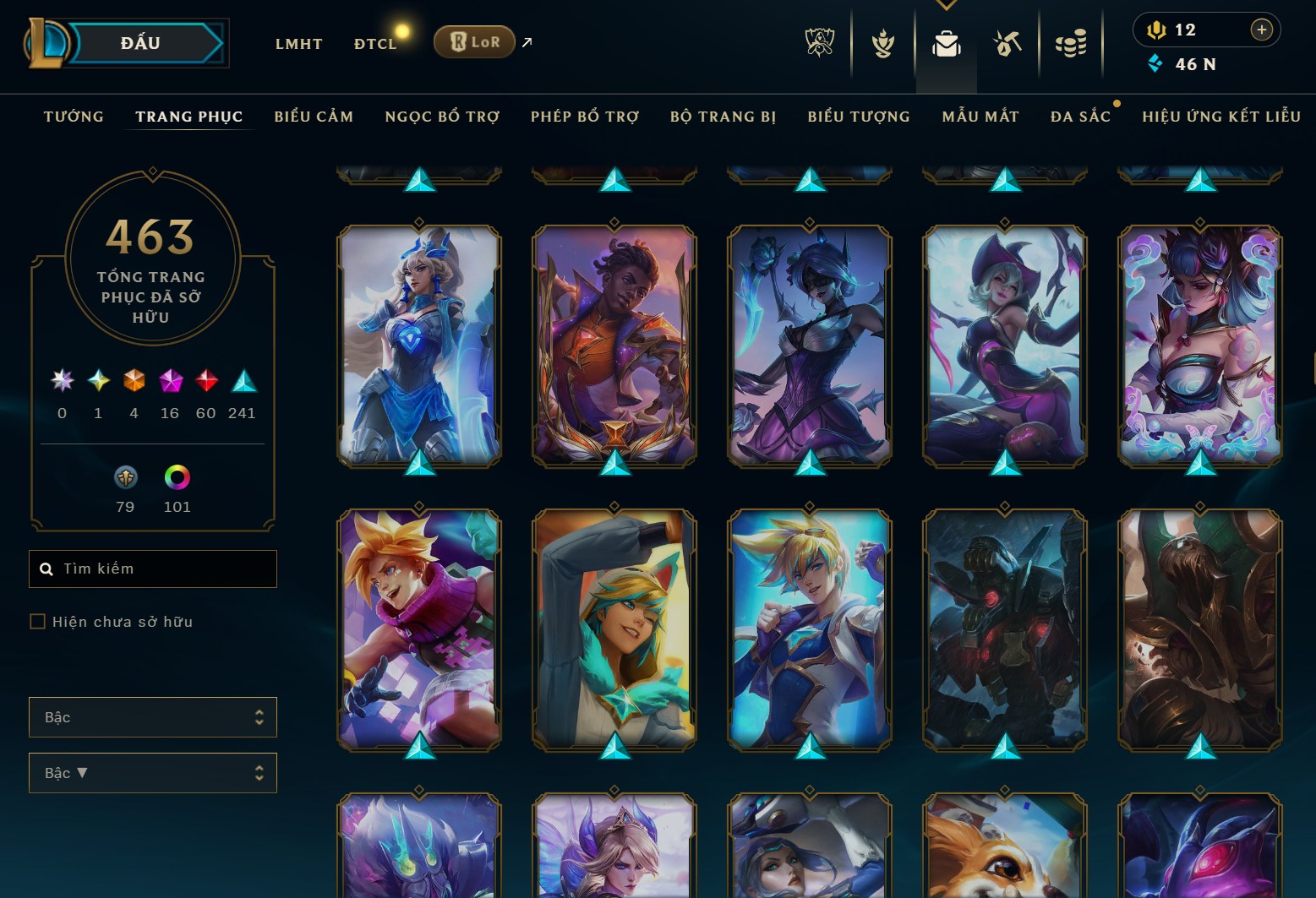Open the ĐTCL game mode link

click(374, 43)
